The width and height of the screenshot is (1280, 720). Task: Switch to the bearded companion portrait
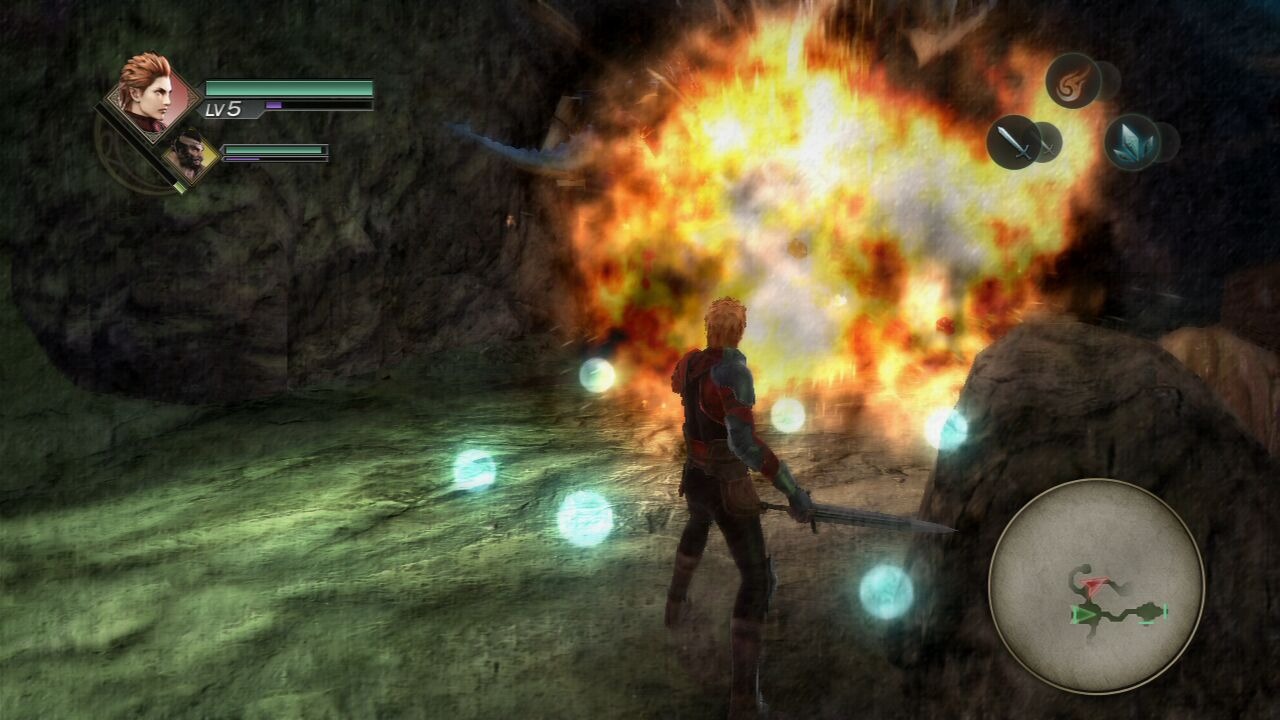coord(189,154)
